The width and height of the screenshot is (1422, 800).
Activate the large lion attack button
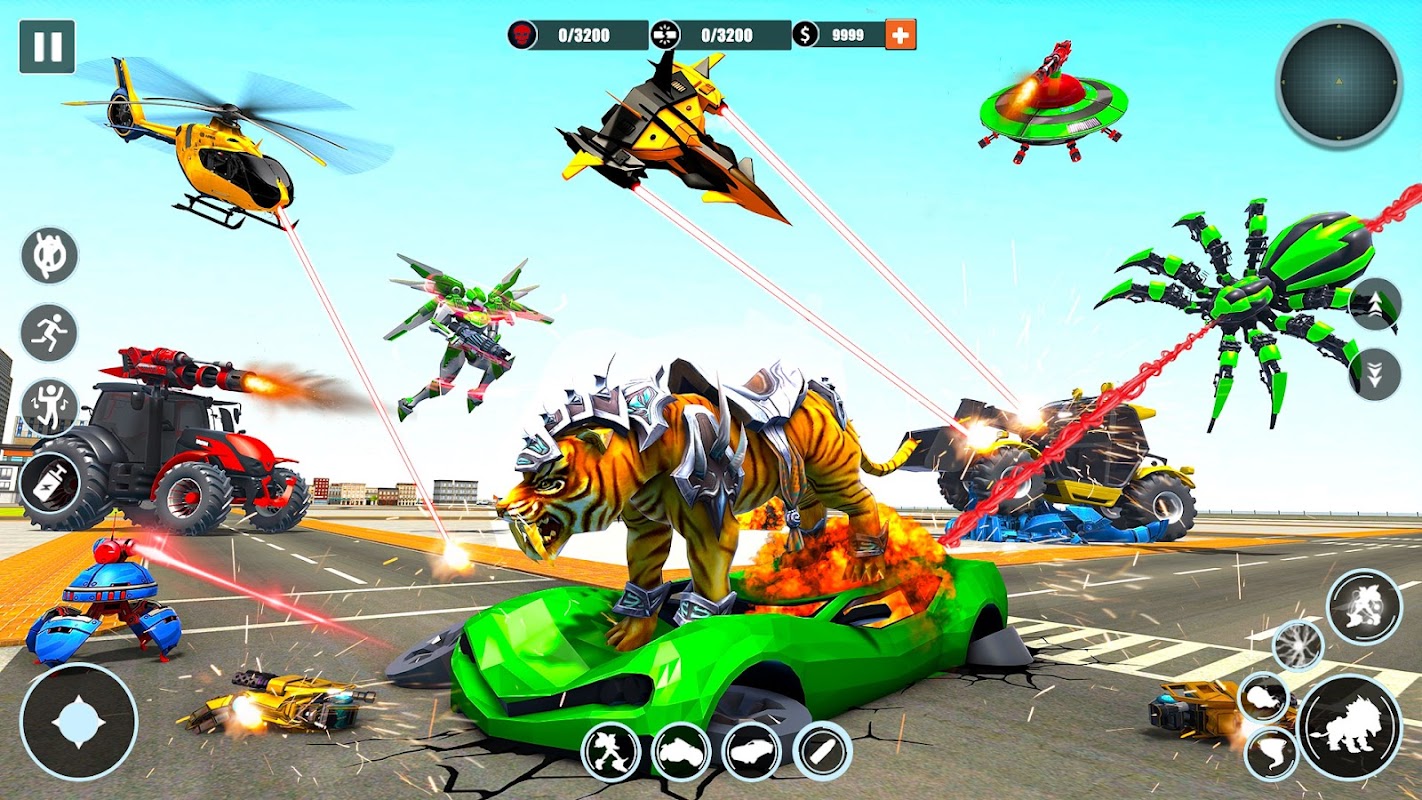[1349, 726]
